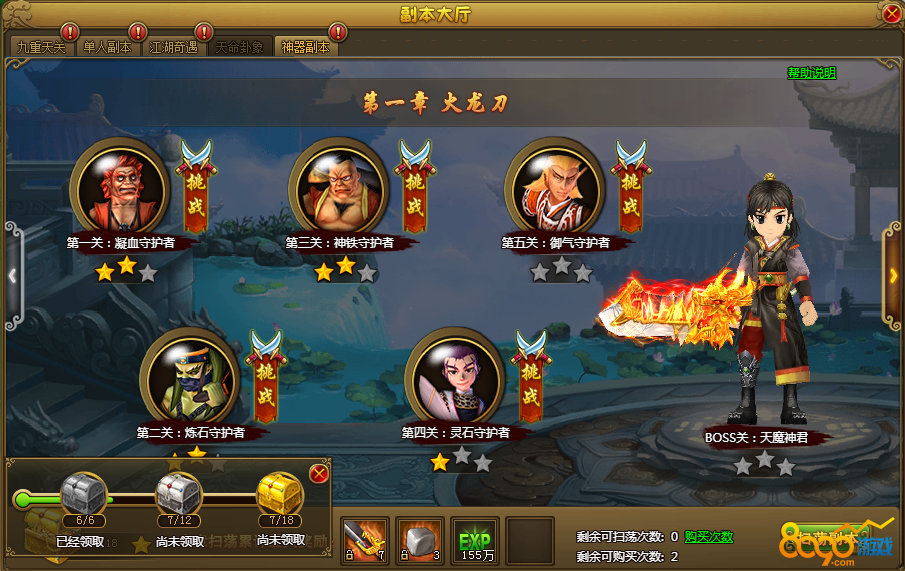
Task: Close the dungeon hall window
Action: (891, 14)
